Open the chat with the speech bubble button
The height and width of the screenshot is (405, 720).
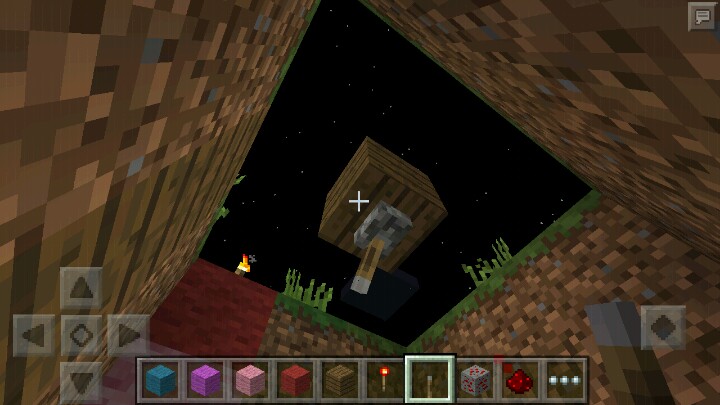pyautogui.click(x=701, y=17)
